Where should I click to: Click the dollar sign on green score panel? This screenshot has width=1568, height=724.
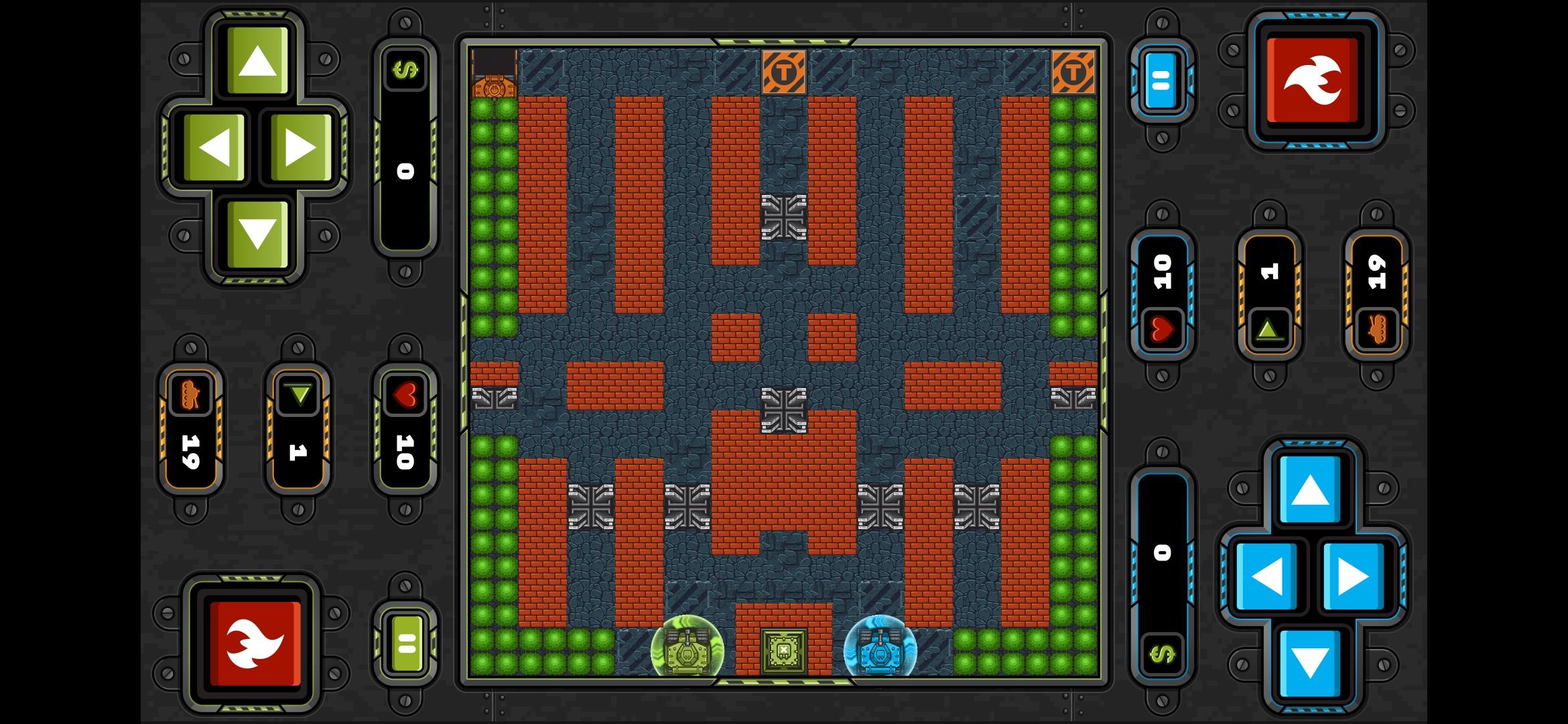click(x=405, y=70)
